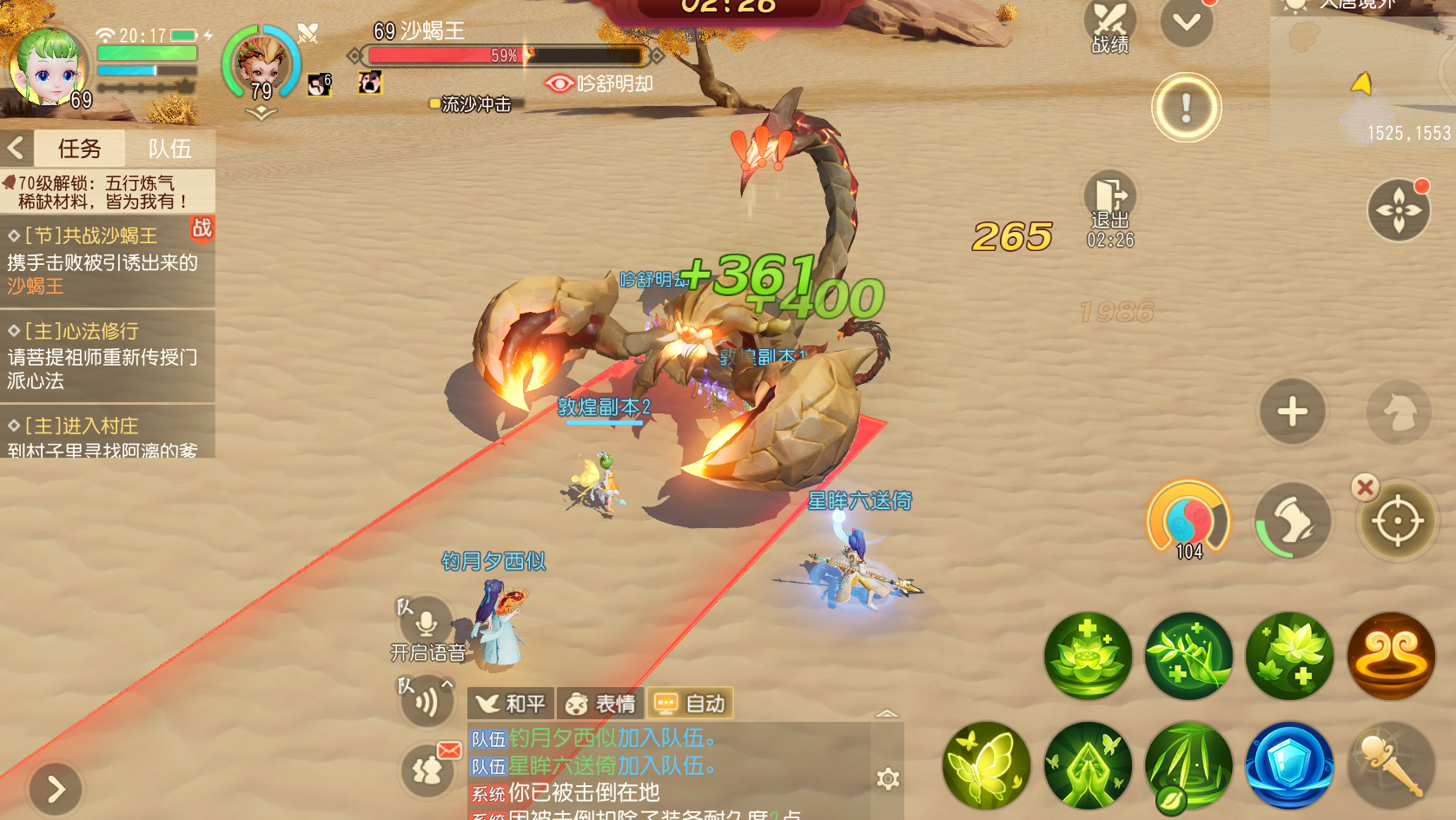Click the yellow exclamation alert icon

click(1186, 108)
